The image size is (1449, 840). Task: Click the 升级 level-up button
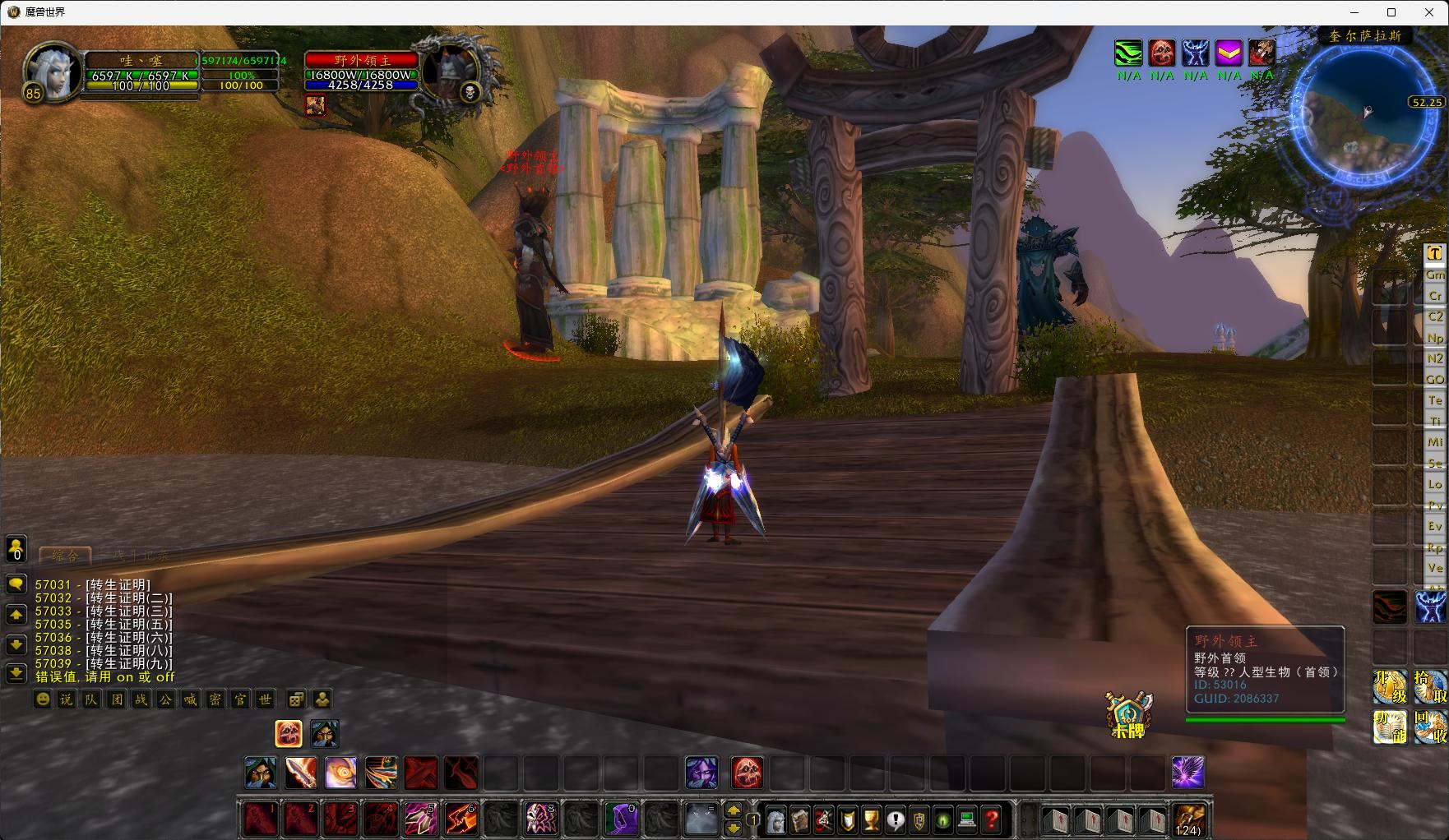click(x=1390, y=687)
